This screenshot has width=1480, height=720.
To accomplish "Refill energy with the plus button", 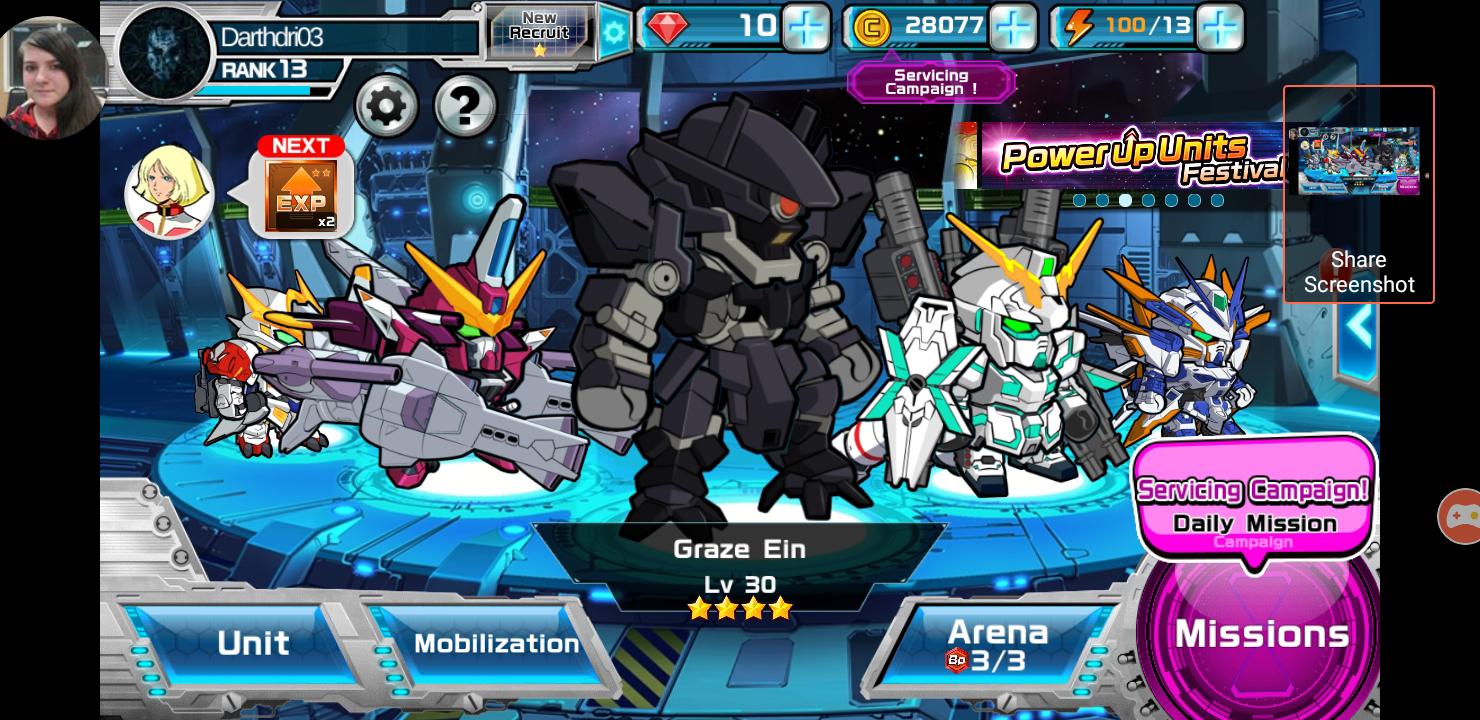I will point(1219,27).
